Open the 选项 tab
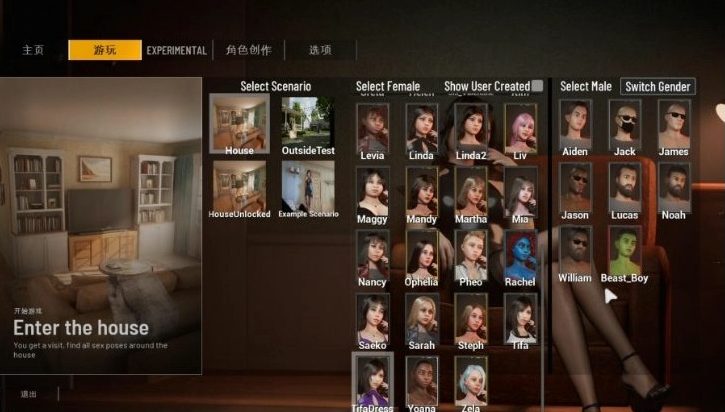This screenshot has width=725, height=412. pos(320,50)
